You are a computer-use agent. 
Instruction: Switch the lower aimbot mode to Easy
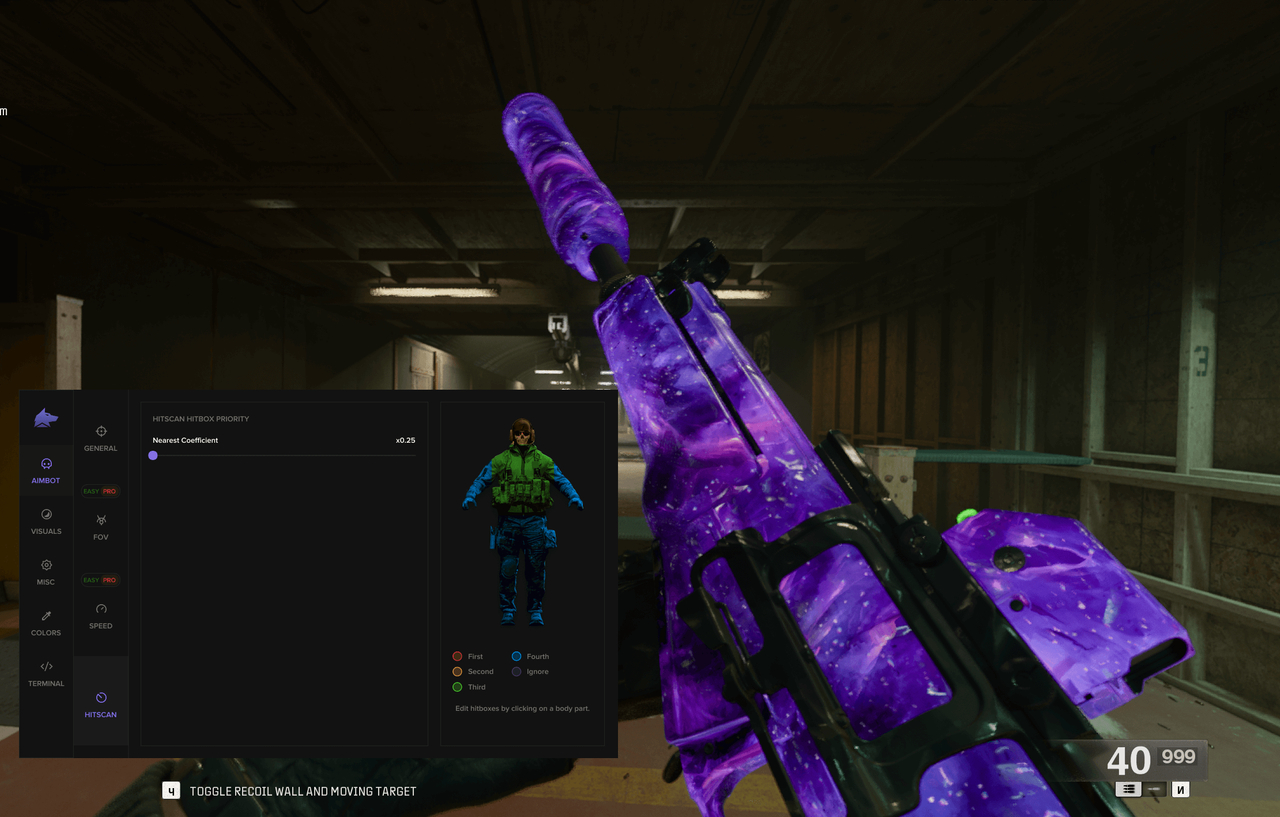click(90, 579)
